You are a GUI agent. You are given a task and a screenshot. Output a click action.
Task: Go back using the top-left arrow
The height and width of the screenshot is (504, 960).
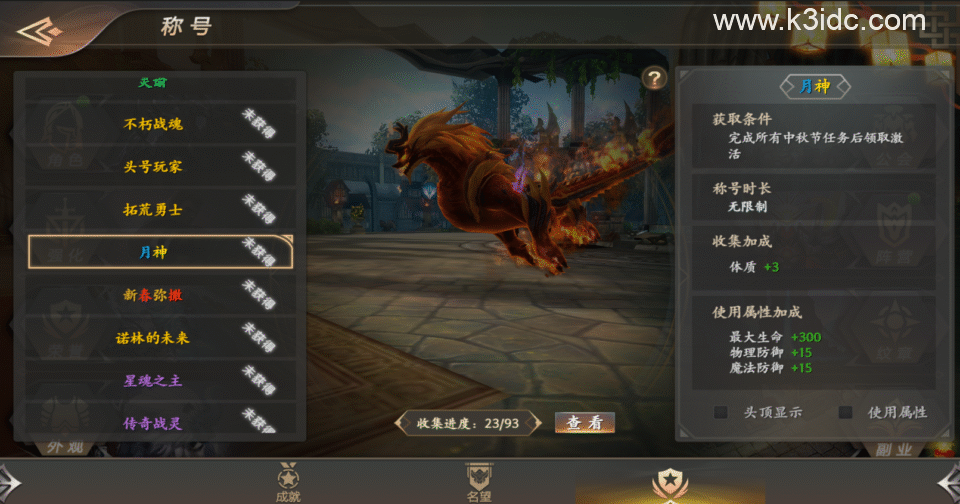[40, 31]
